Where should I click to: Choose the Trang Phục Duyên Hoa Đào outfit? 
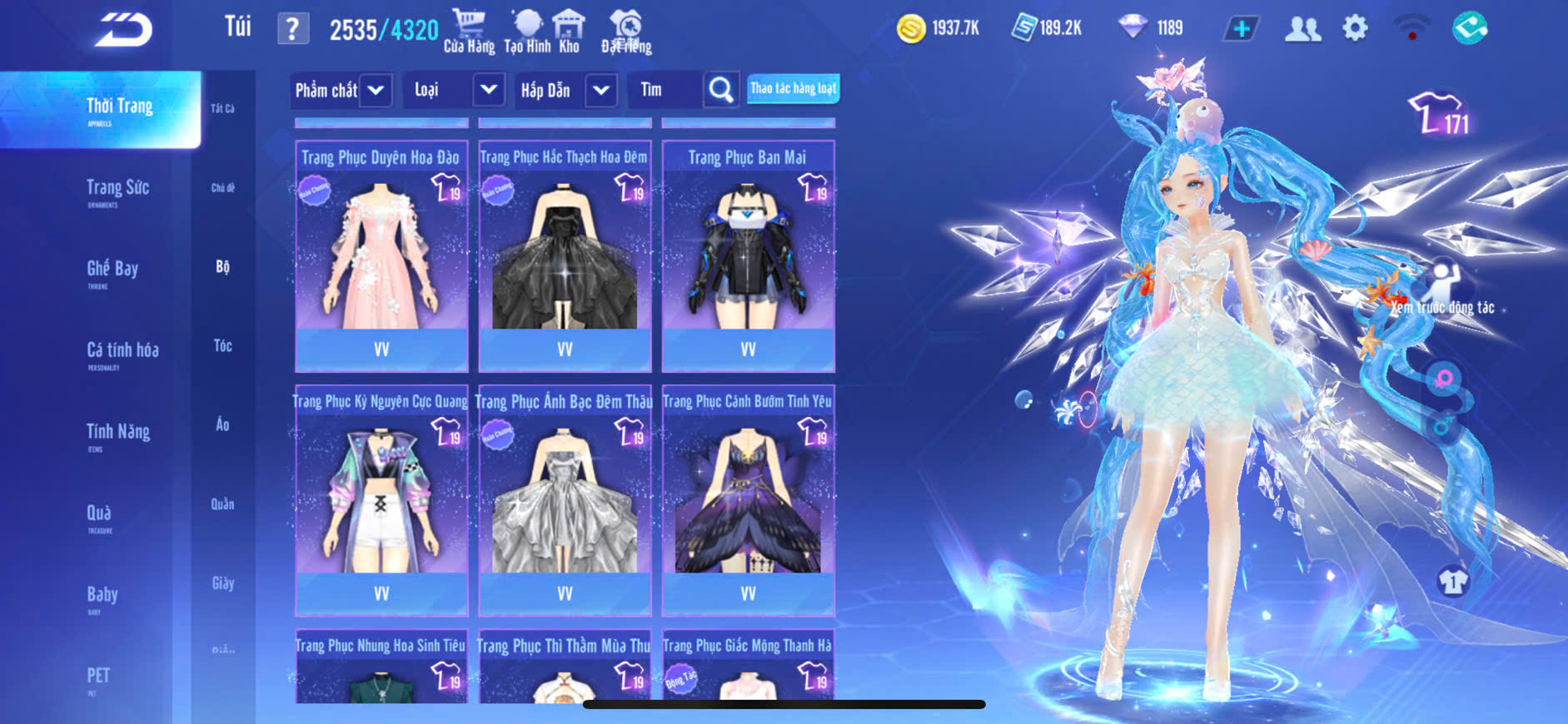point(381,255)
